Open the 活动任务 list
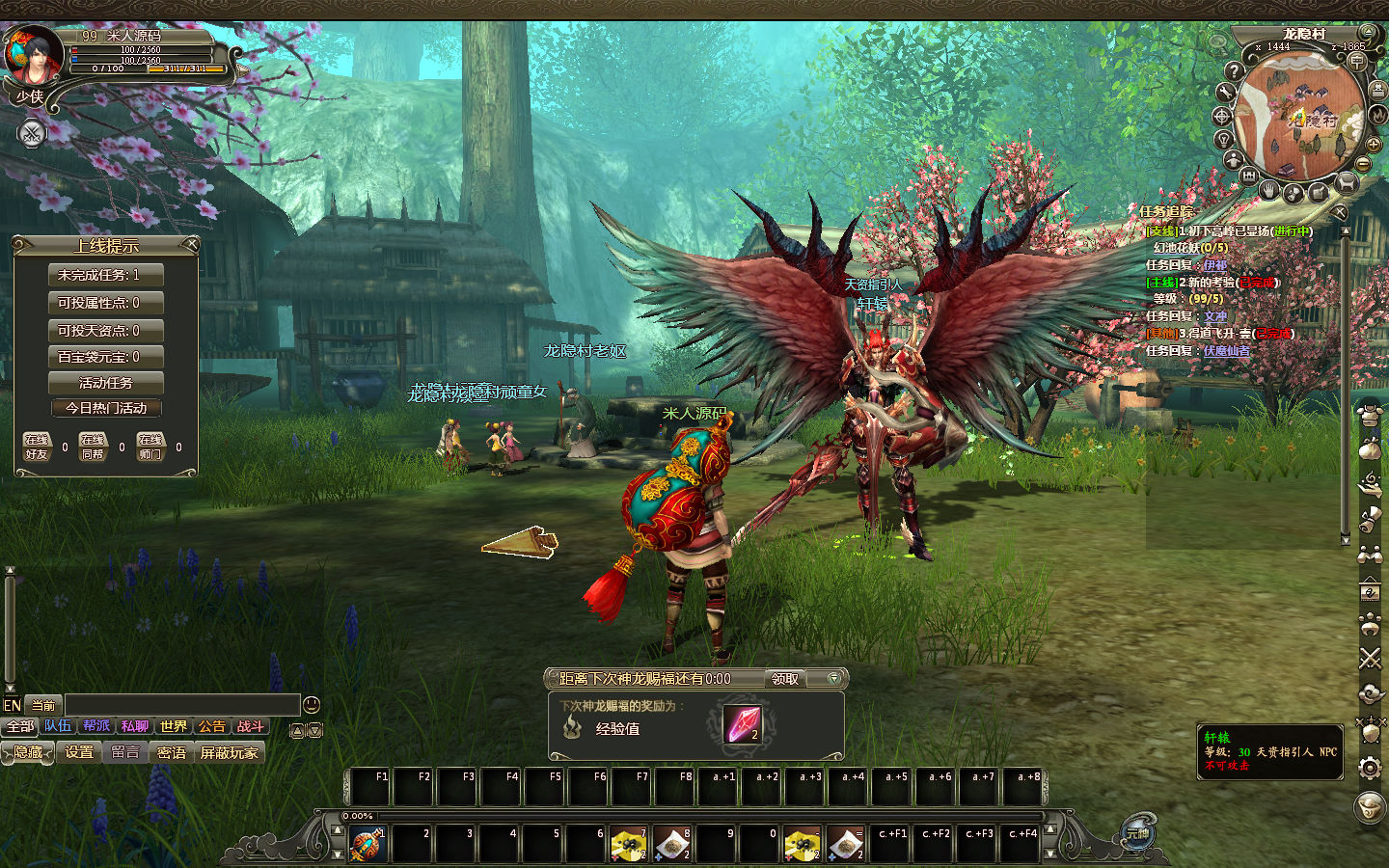Viewport: 1389px width, 868px height. click(x=105, y=383)
